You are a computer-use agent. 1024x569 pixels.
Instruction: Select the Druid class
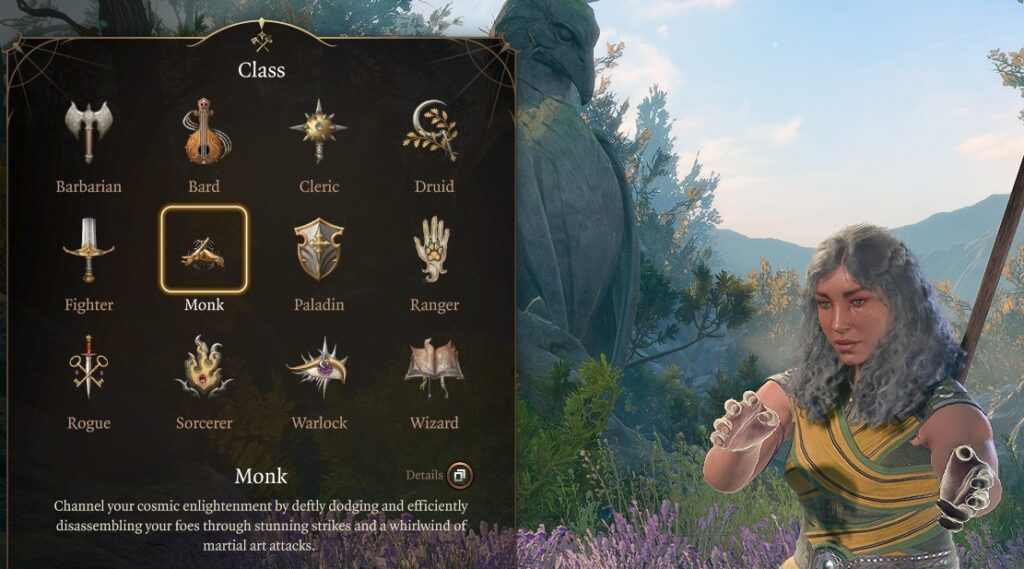click(x=433, y=132)
